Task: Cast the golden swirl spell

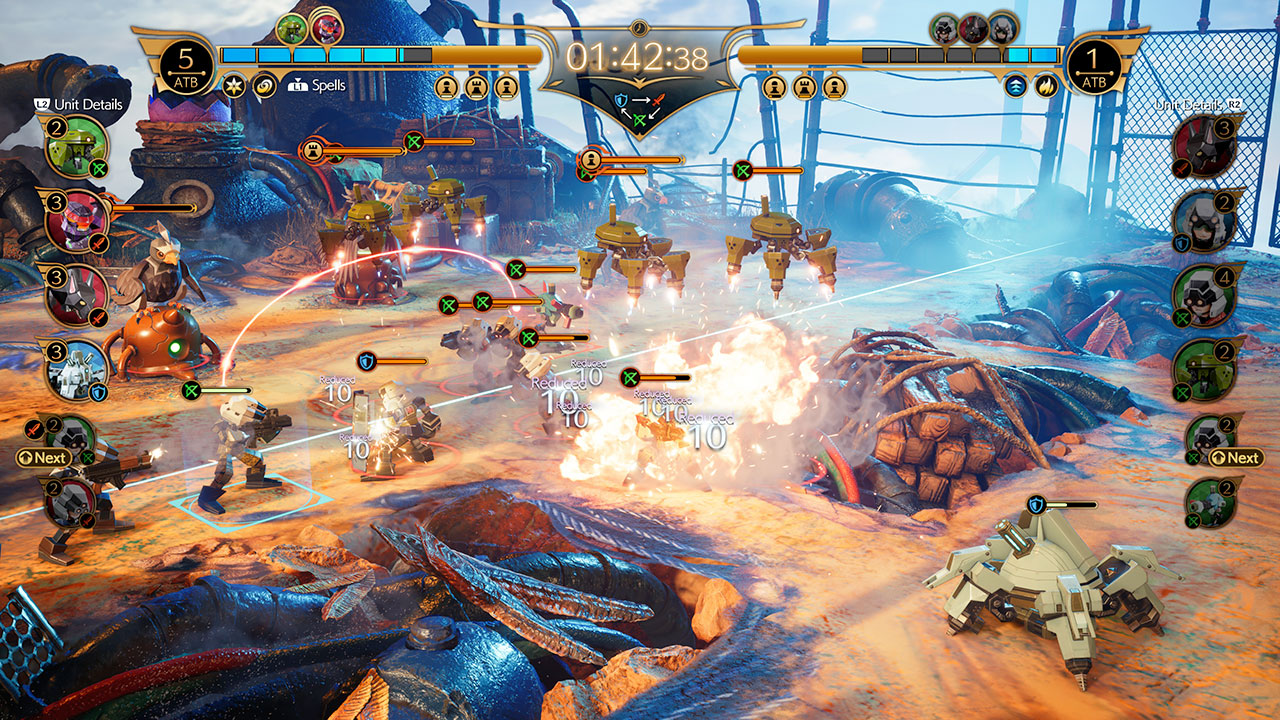Action: 265,85
